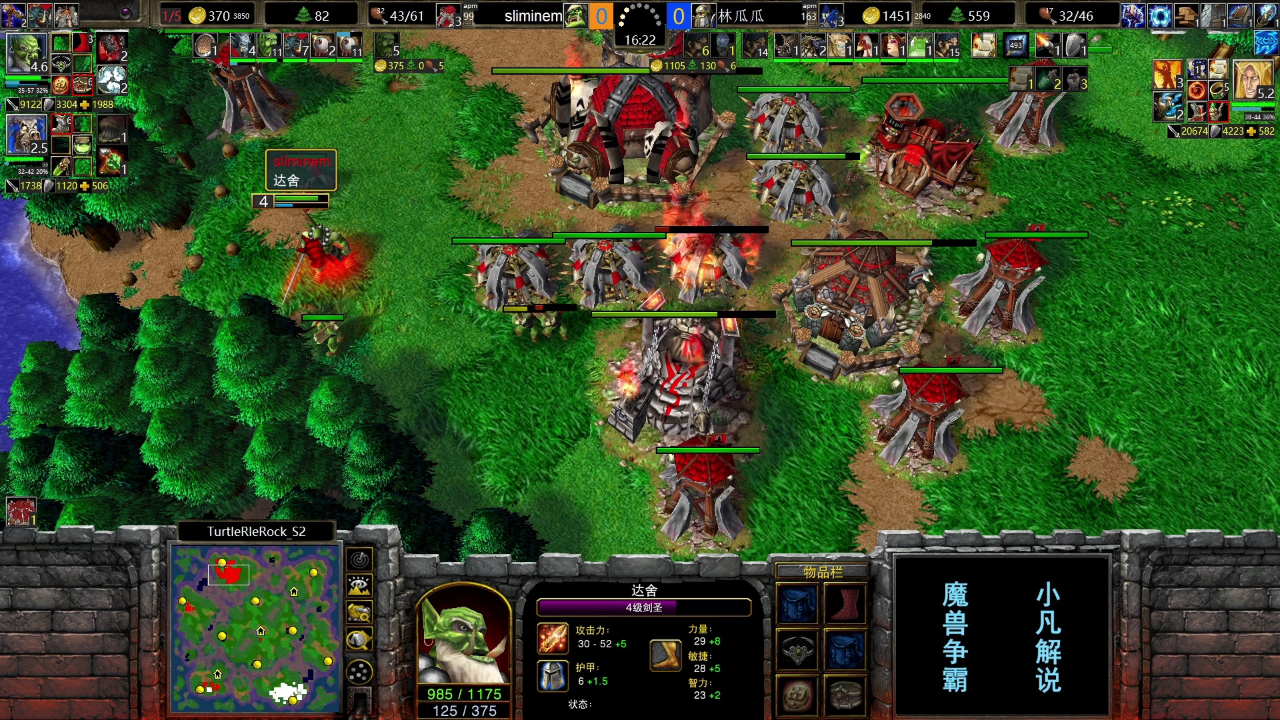Select the peon icon showing count 5
Viewport: 1280px width, 720px height.
[x=386, y=45]
